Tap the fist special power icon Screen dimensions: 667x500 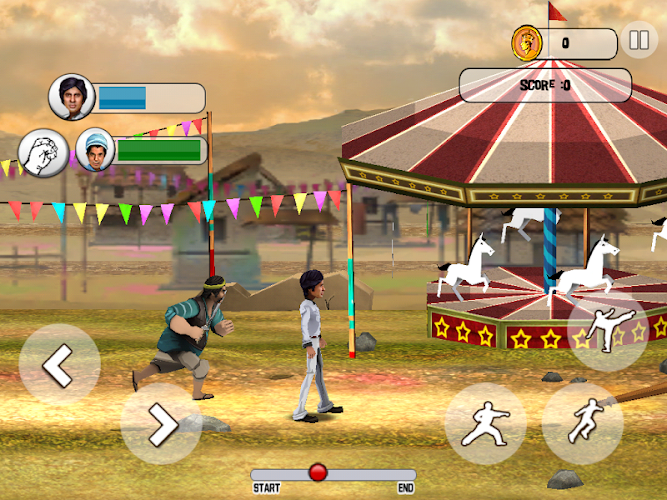[x=43, y=153]
